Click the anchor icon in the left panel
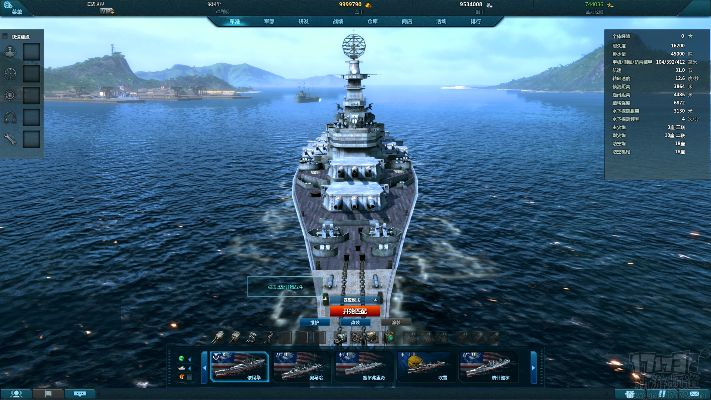The height and width of the screenshot is (400, 711). coord(11,50)
